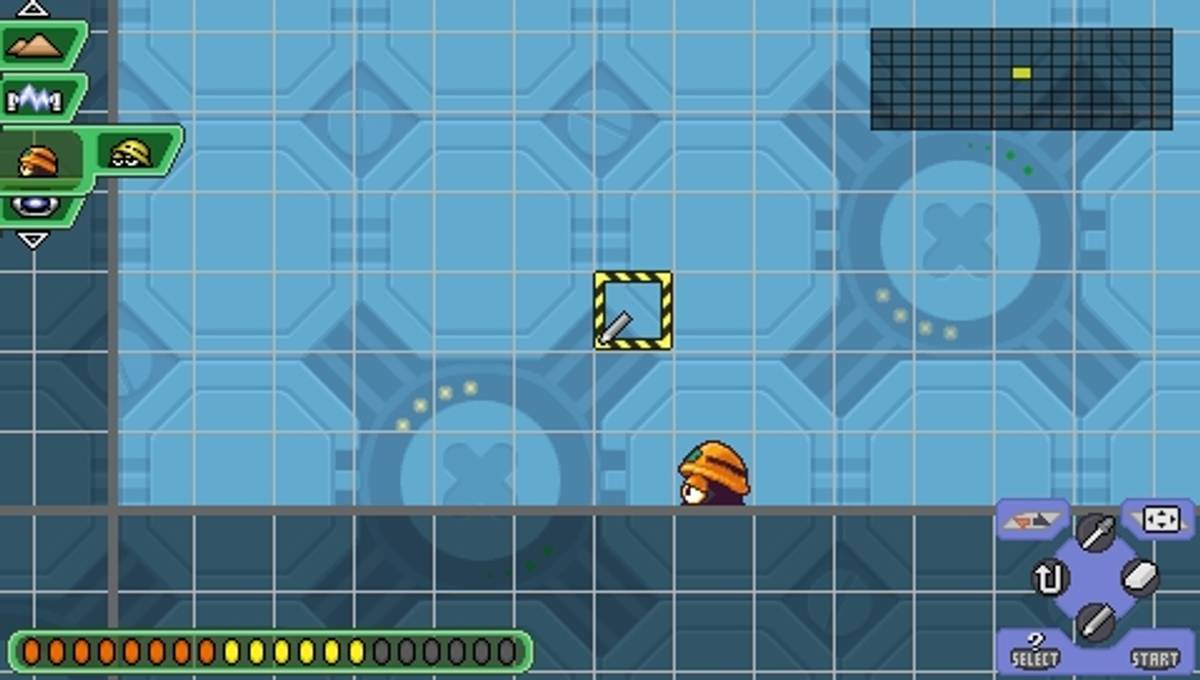
Task: Select the blue lens palette category
Action: (36, 208)
